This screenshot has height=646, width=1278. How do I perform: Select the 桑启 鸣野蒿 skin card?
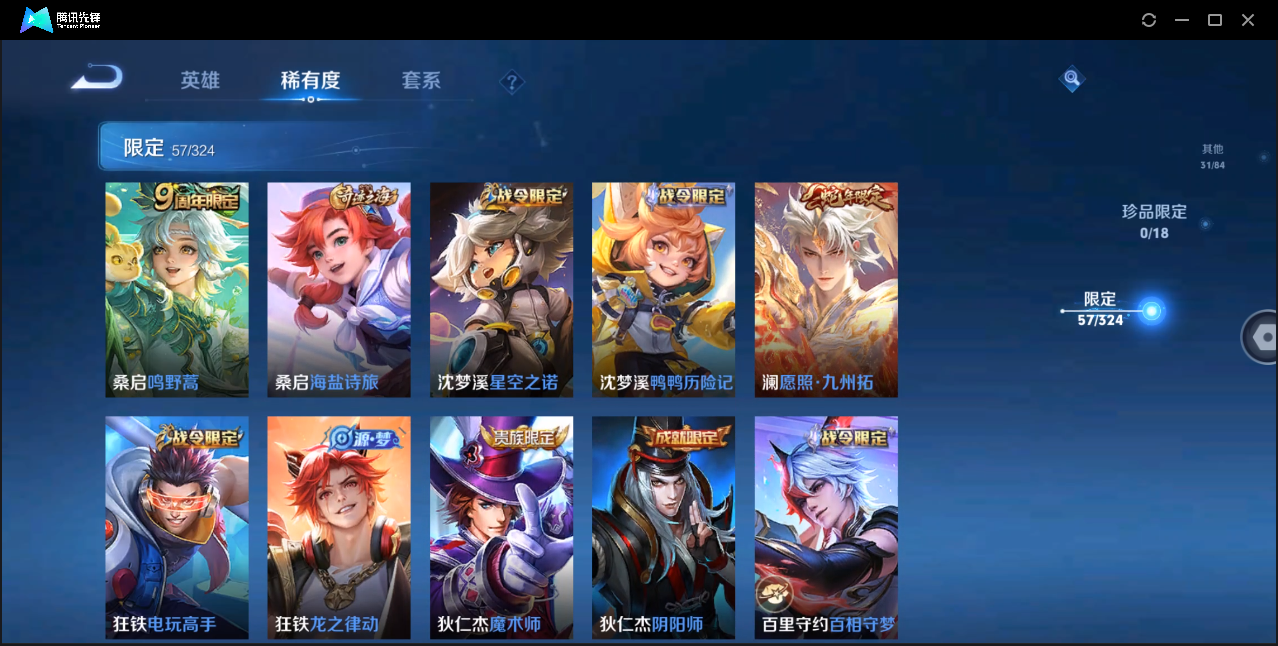[x=177, y=290]
